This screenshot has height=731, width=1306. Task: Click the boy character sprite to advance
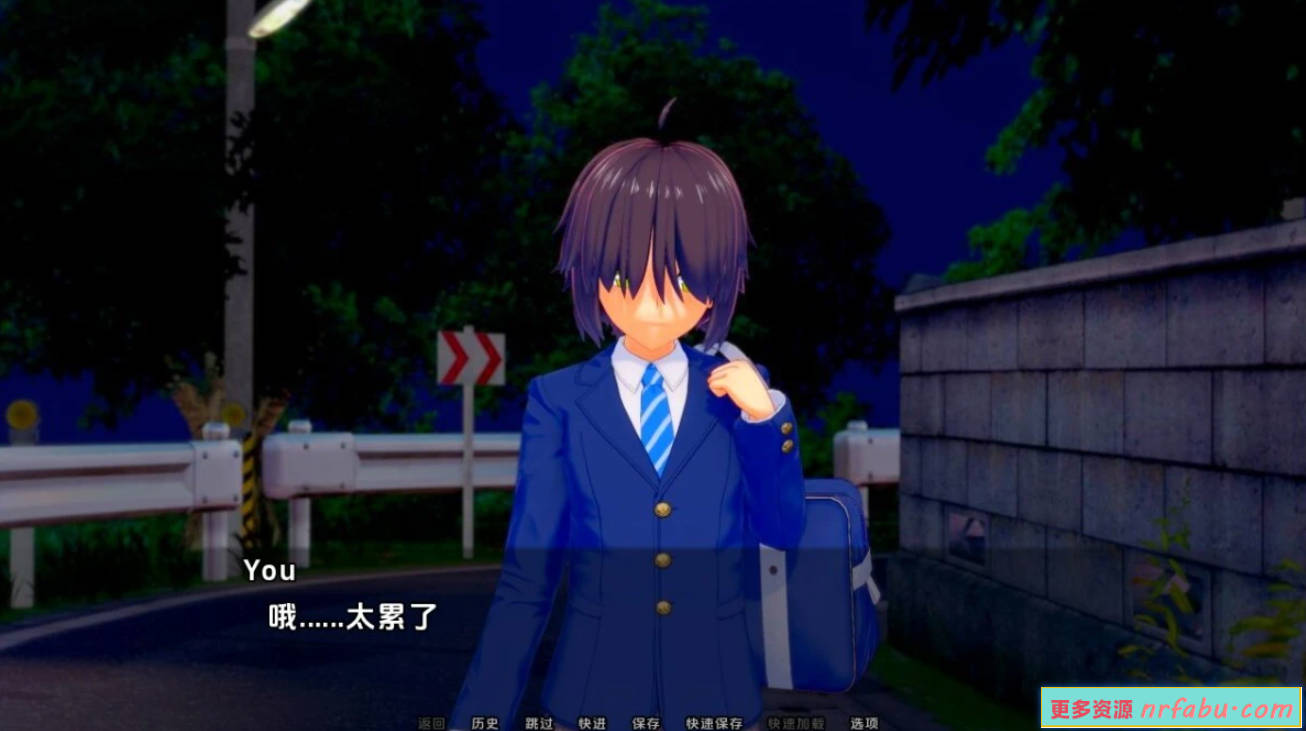660,400
